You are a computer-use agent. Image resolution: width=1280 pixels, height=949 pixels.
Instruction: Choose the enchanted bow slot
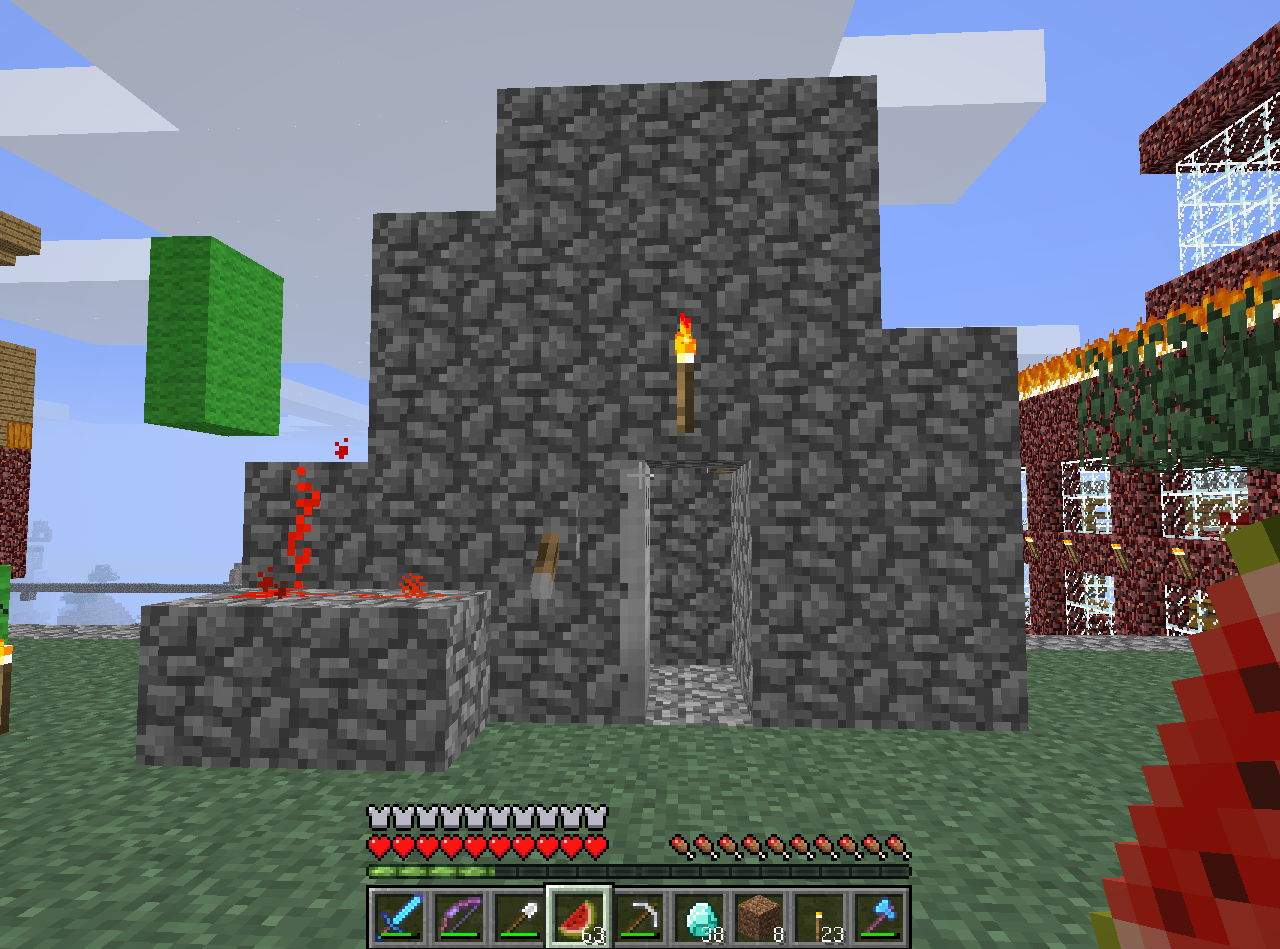(460, 916)
